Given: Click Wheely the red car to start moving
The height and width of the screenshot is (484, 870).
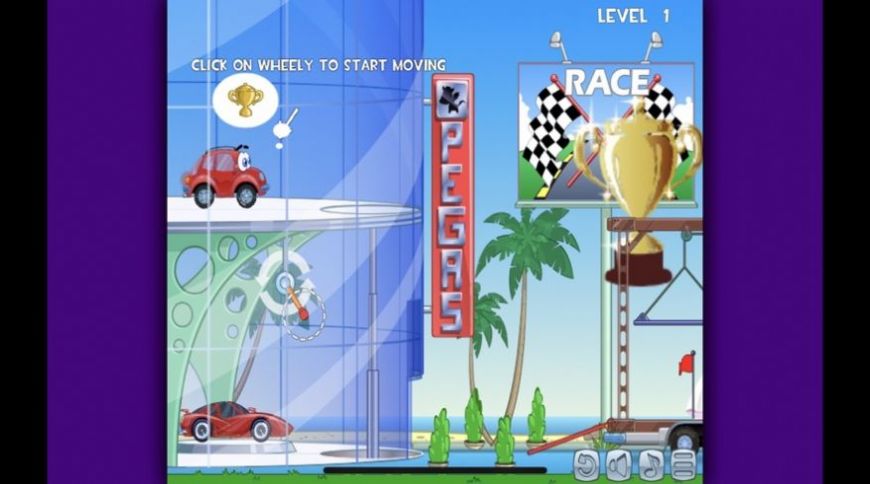Looking at the screenshot, I should coord(225,177).
